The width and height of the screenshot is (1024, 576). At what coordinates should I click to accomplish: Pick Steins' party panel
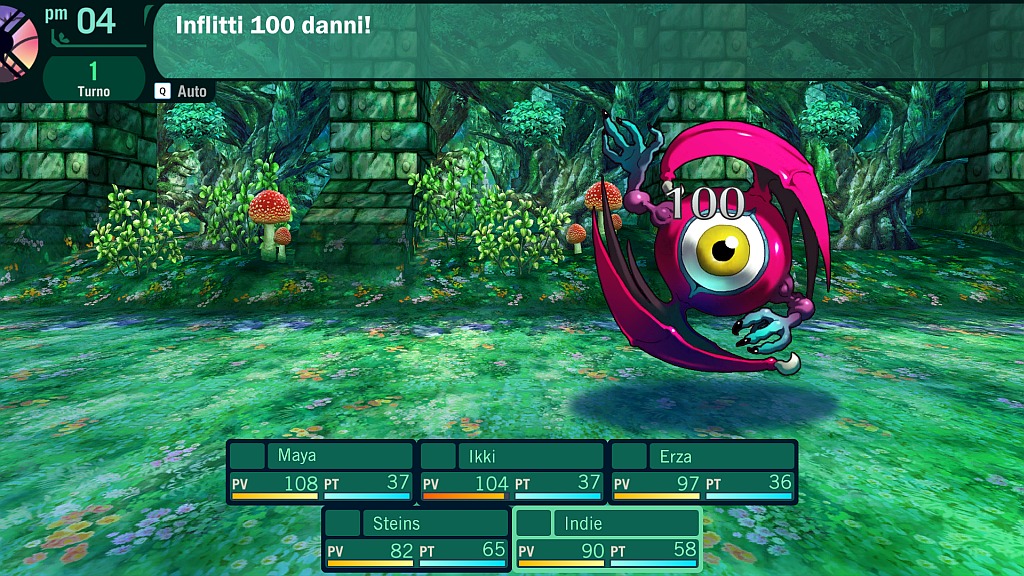[416, 538]
